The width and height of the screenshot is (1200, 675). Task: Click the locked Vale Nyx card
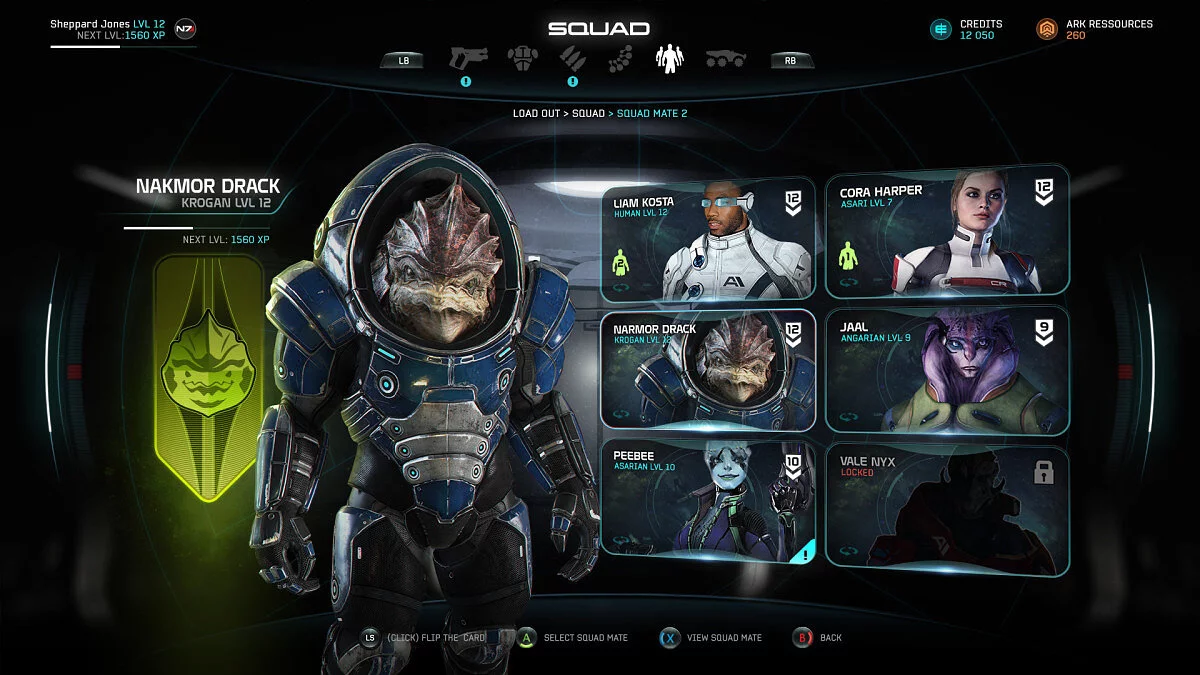(x=947, y=510)
